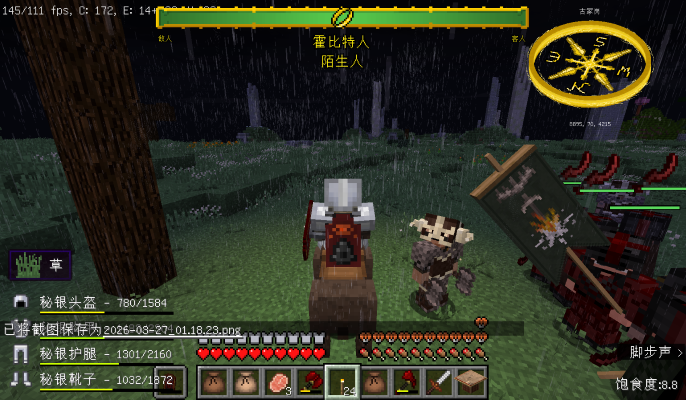Select the torch stack hotbar slot
Screen dimensions: 686x400
click(x=342, y=381)
